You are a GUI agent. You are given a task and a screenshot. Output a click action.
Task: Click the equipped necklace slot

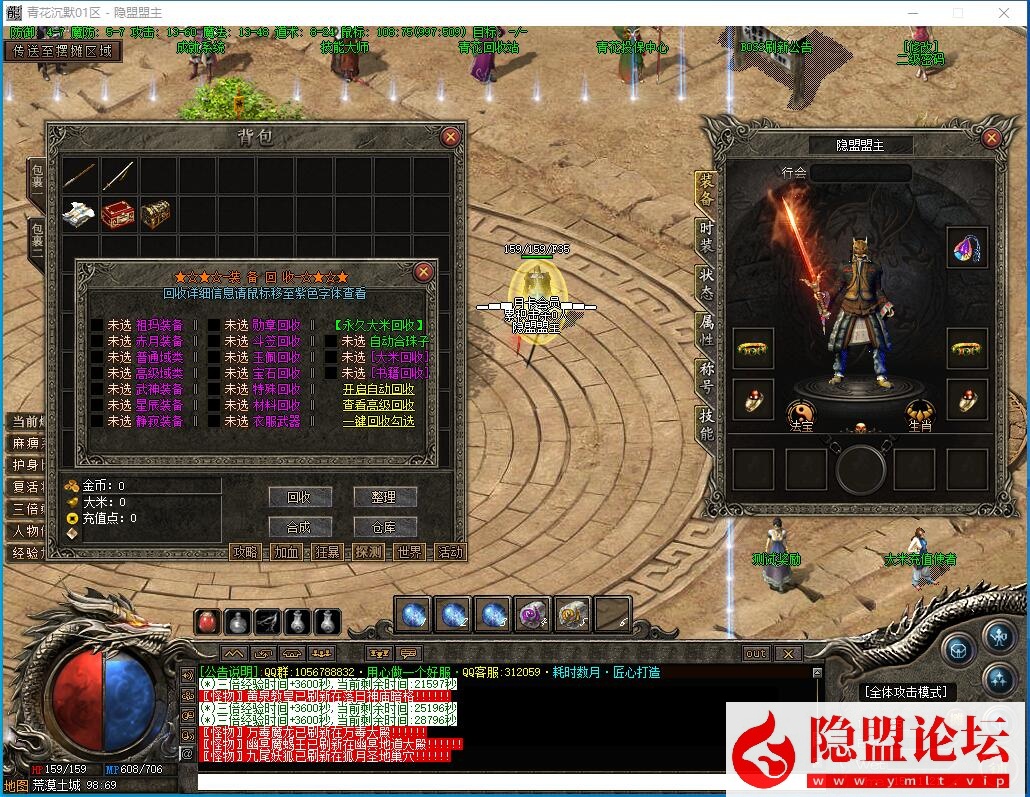click(x=966, y=246)
